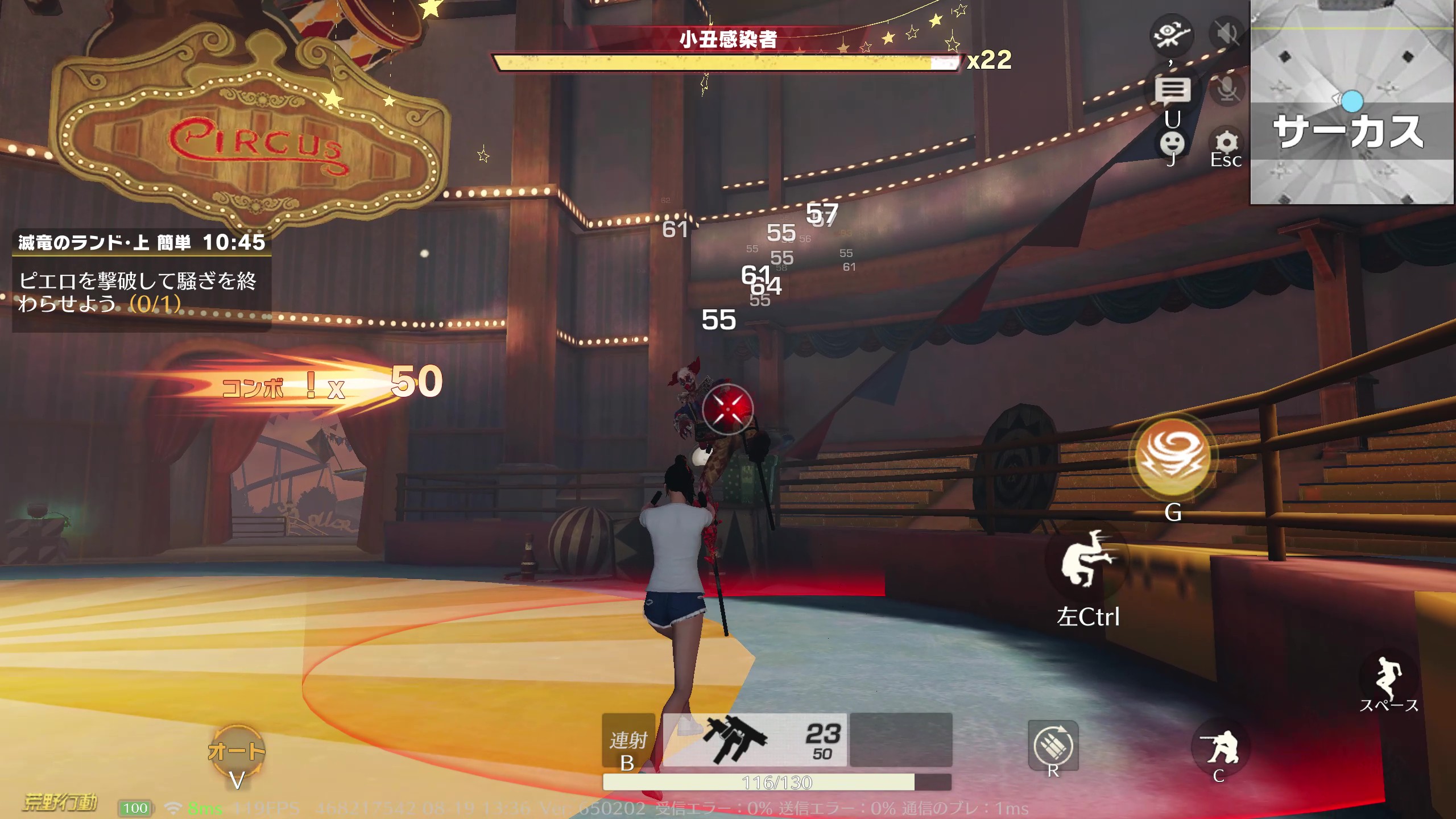
Task: Switch the 連射 fire mode button
Action: tap(628, 741)
